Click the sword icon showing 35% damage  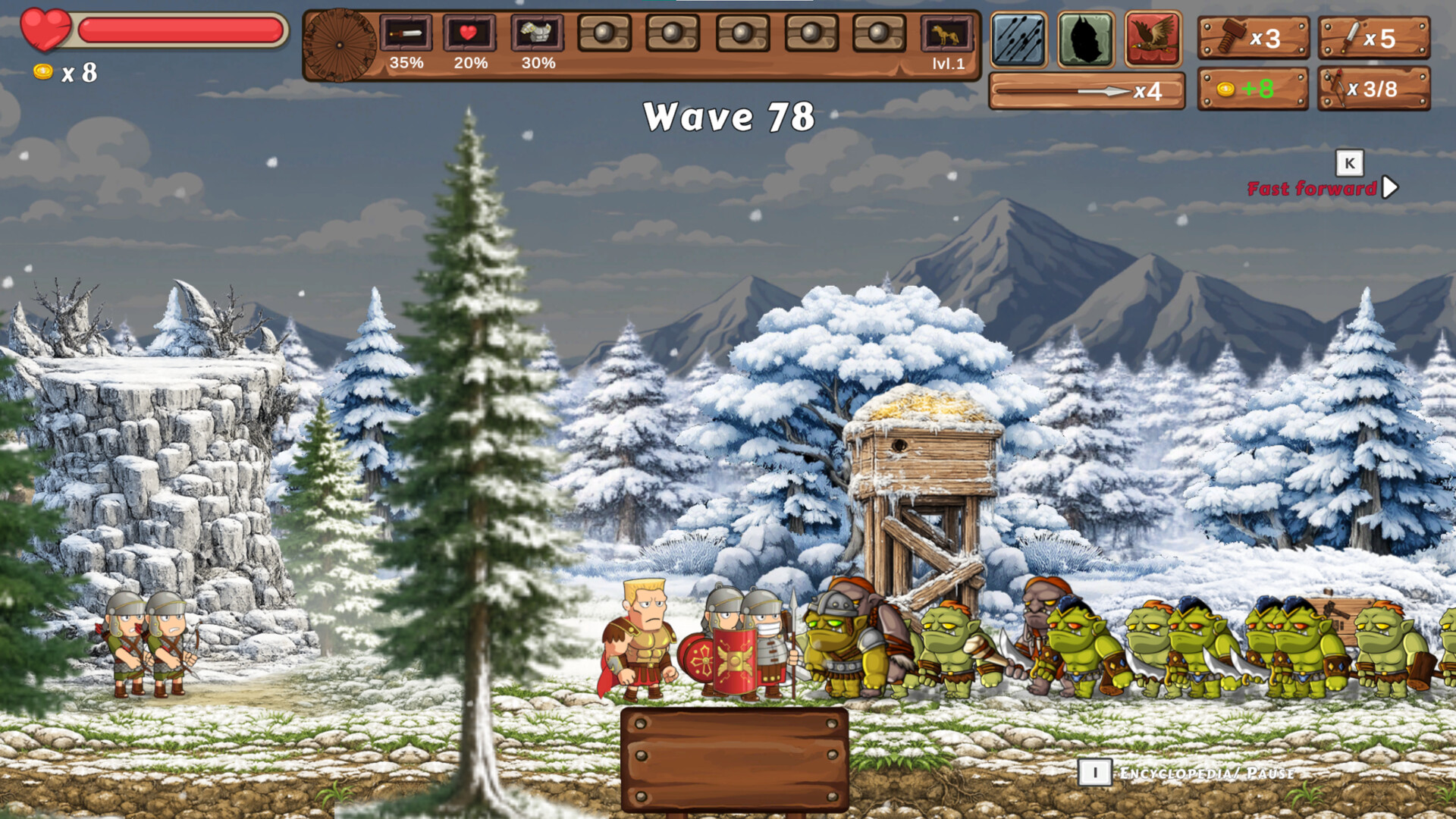click(406, 34)
